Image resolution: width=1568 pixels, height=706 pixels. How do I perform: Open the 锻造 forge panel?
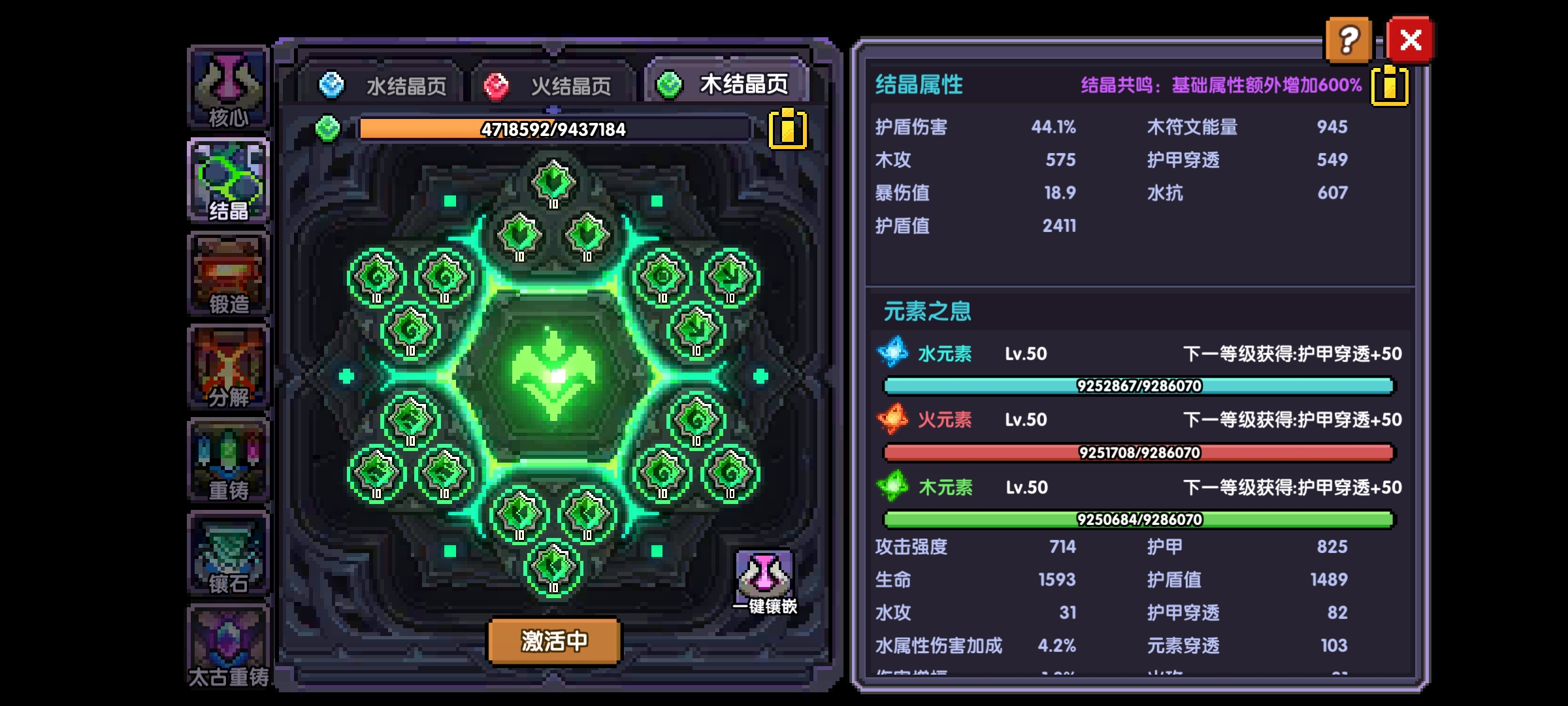click(x=228, y=275)
